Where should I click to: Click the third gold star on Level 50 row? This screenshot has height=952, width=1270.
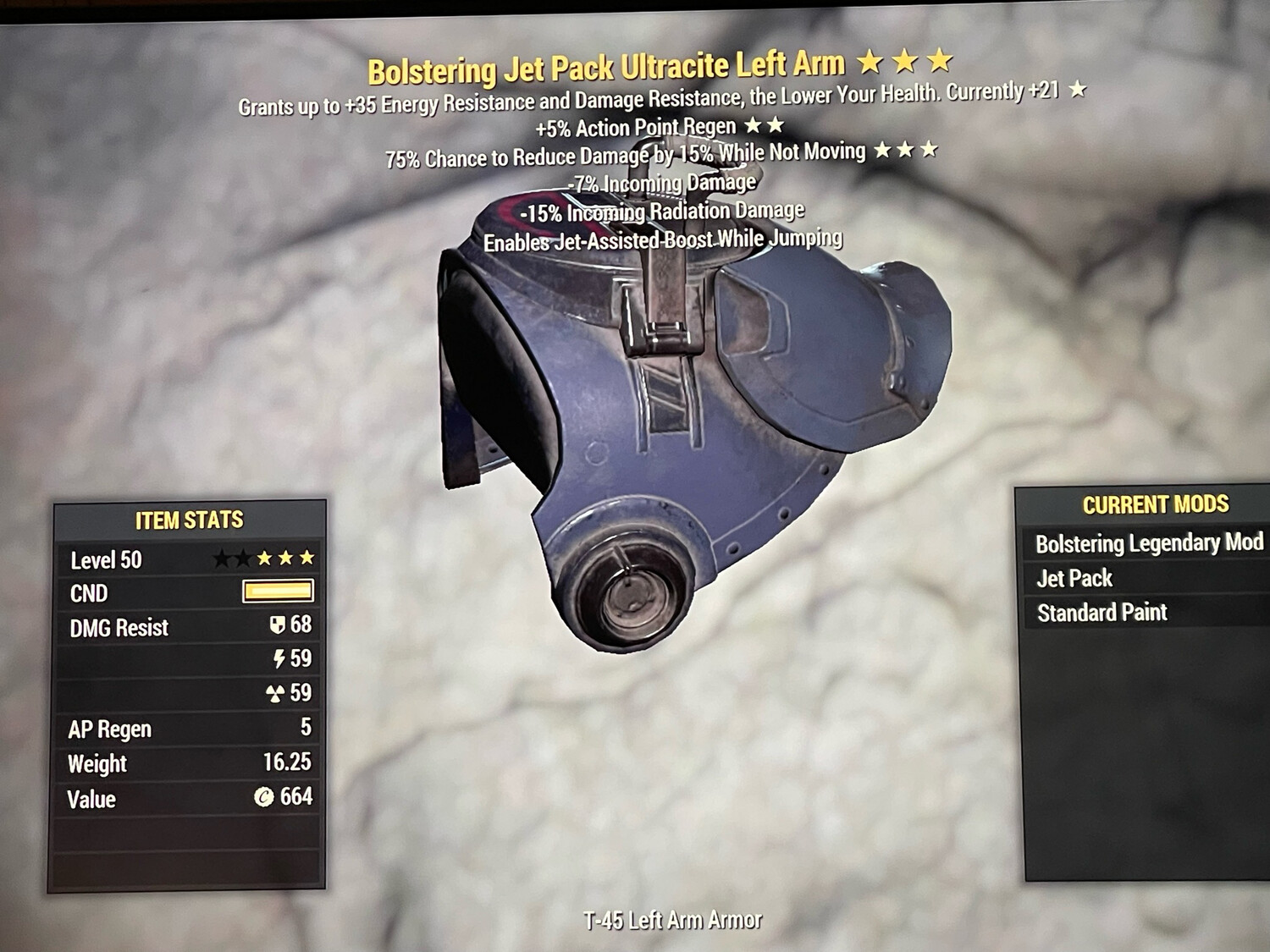[x=307, y=558]
